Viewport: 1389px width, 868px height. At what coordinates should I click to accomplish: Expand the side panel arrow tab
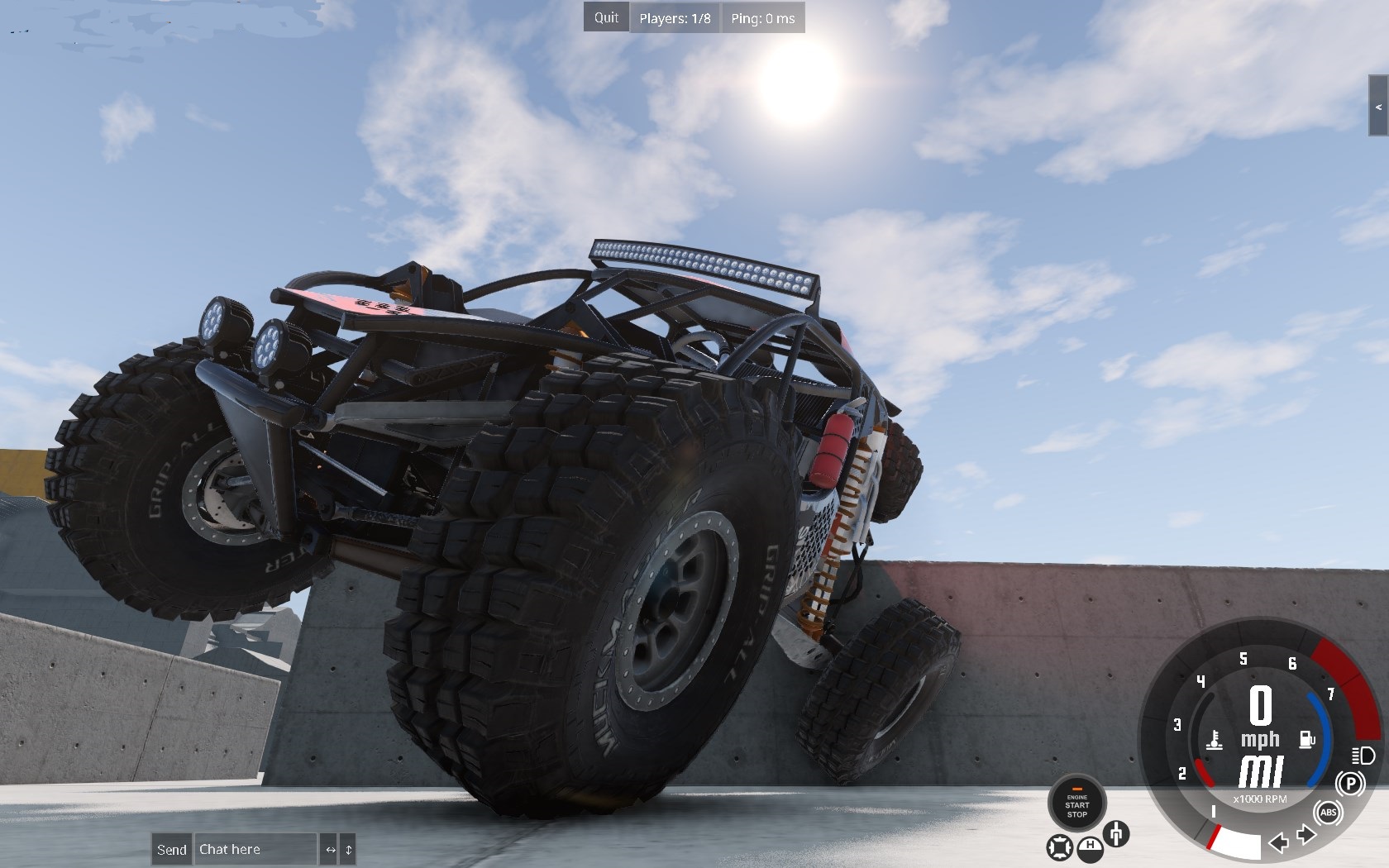(x=1378, y=106)
